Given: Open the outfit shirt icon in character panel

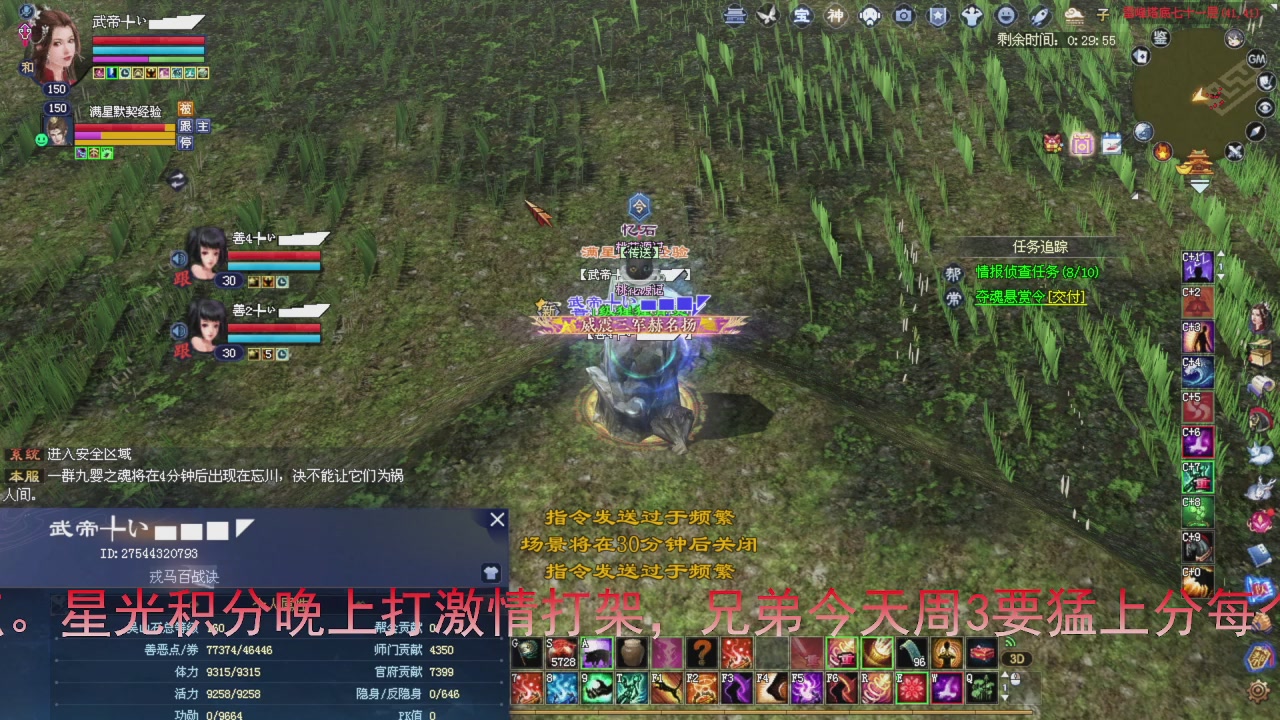Looking at the screenshot, I should point(491,573).
